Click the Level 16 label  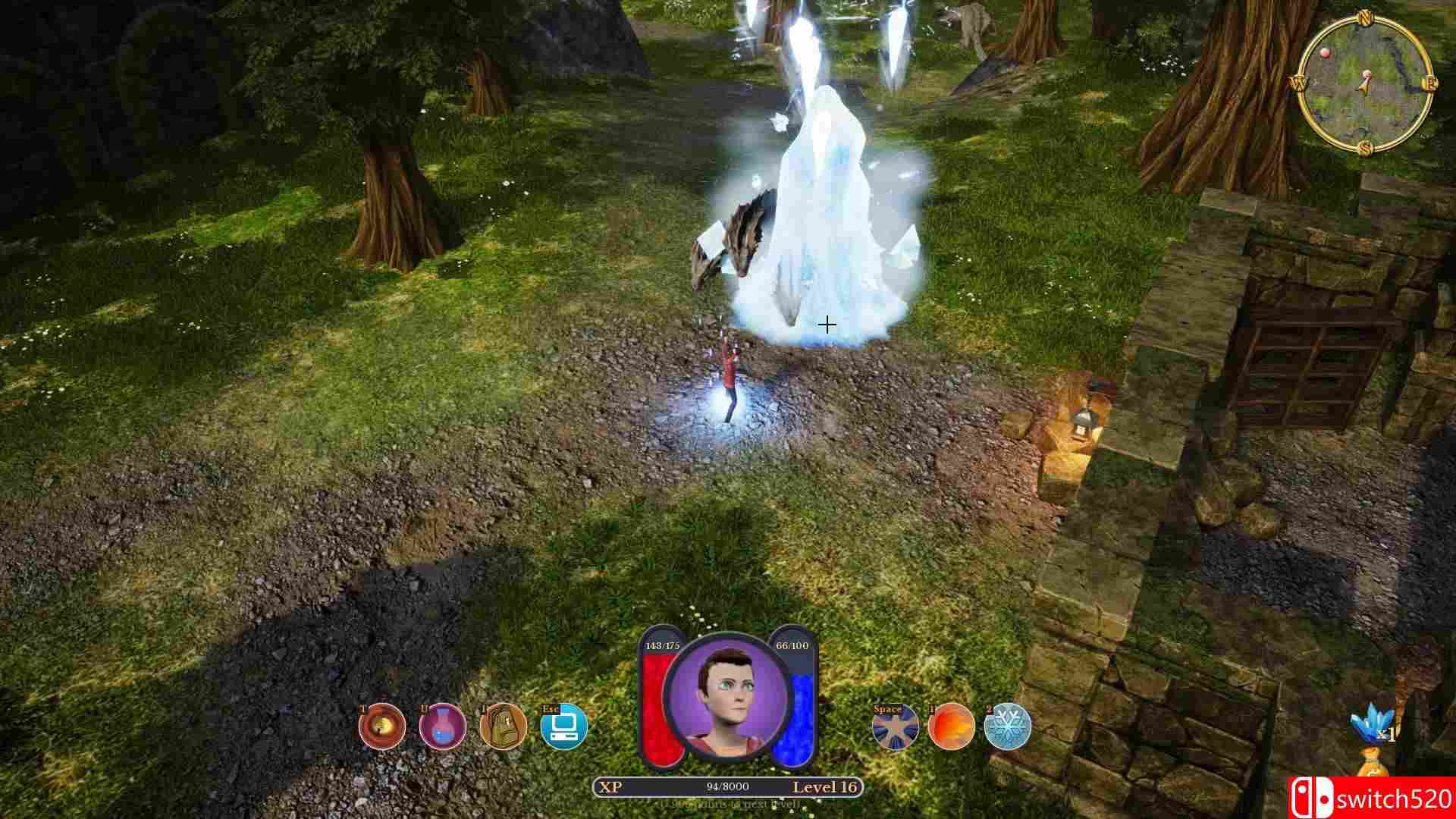pos(827,786)
